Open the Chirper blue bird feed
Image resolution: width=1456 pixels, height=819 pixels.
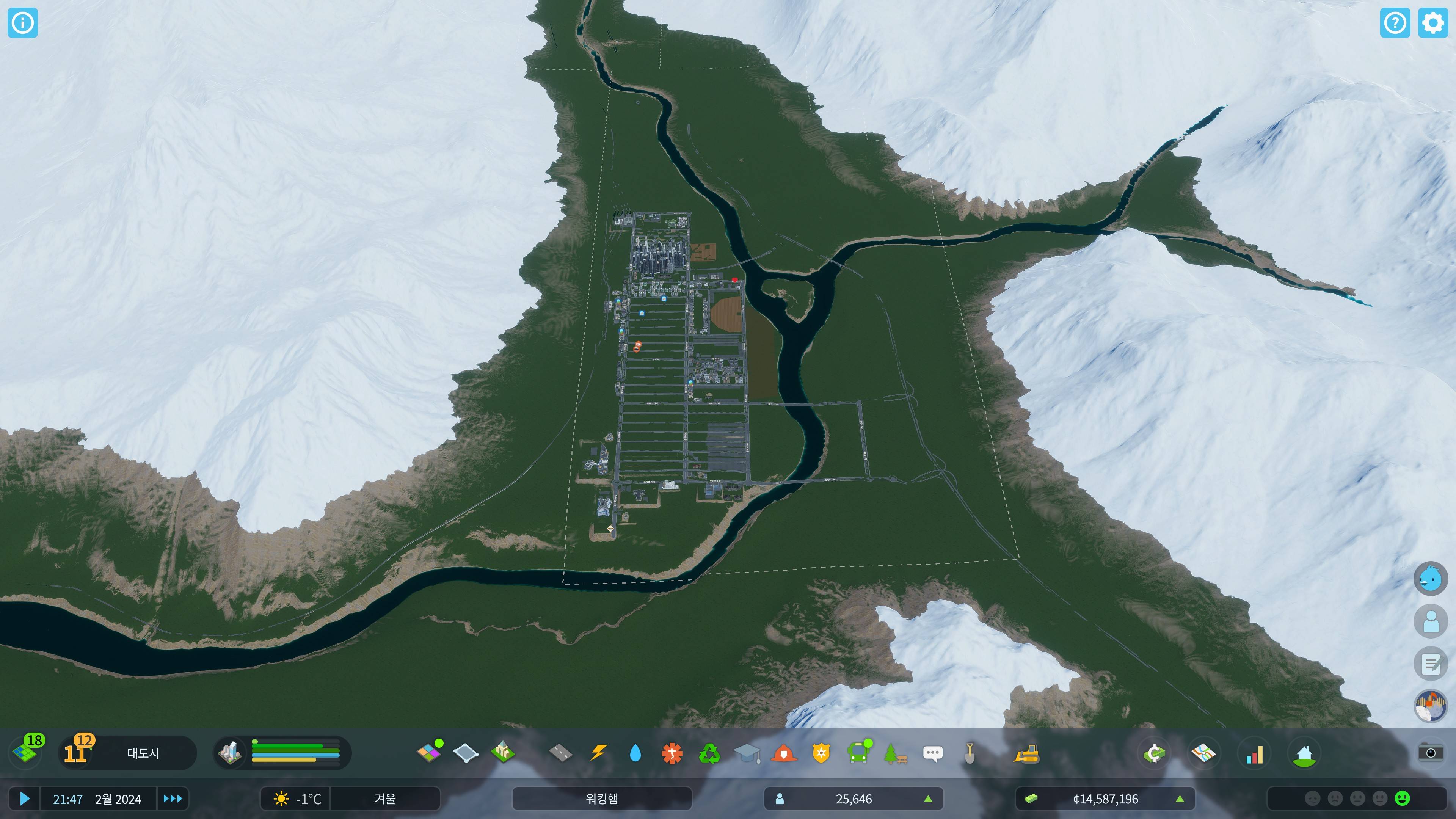[x=1430, y=578]
